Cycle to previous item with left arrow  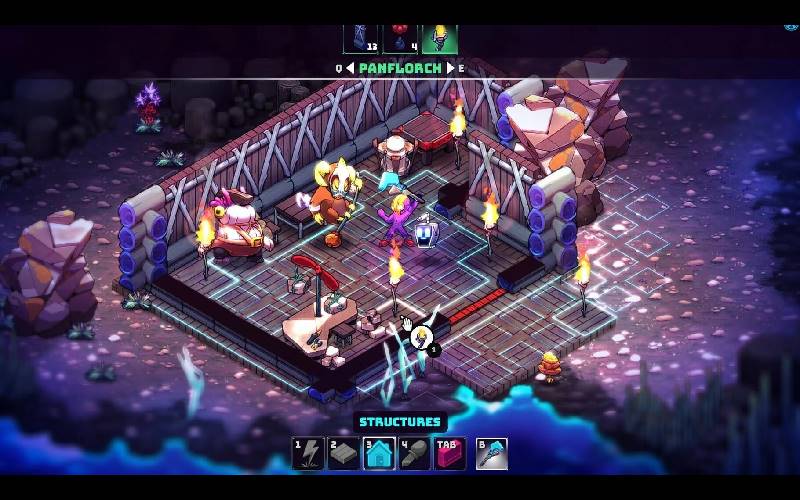pos(350,68)
